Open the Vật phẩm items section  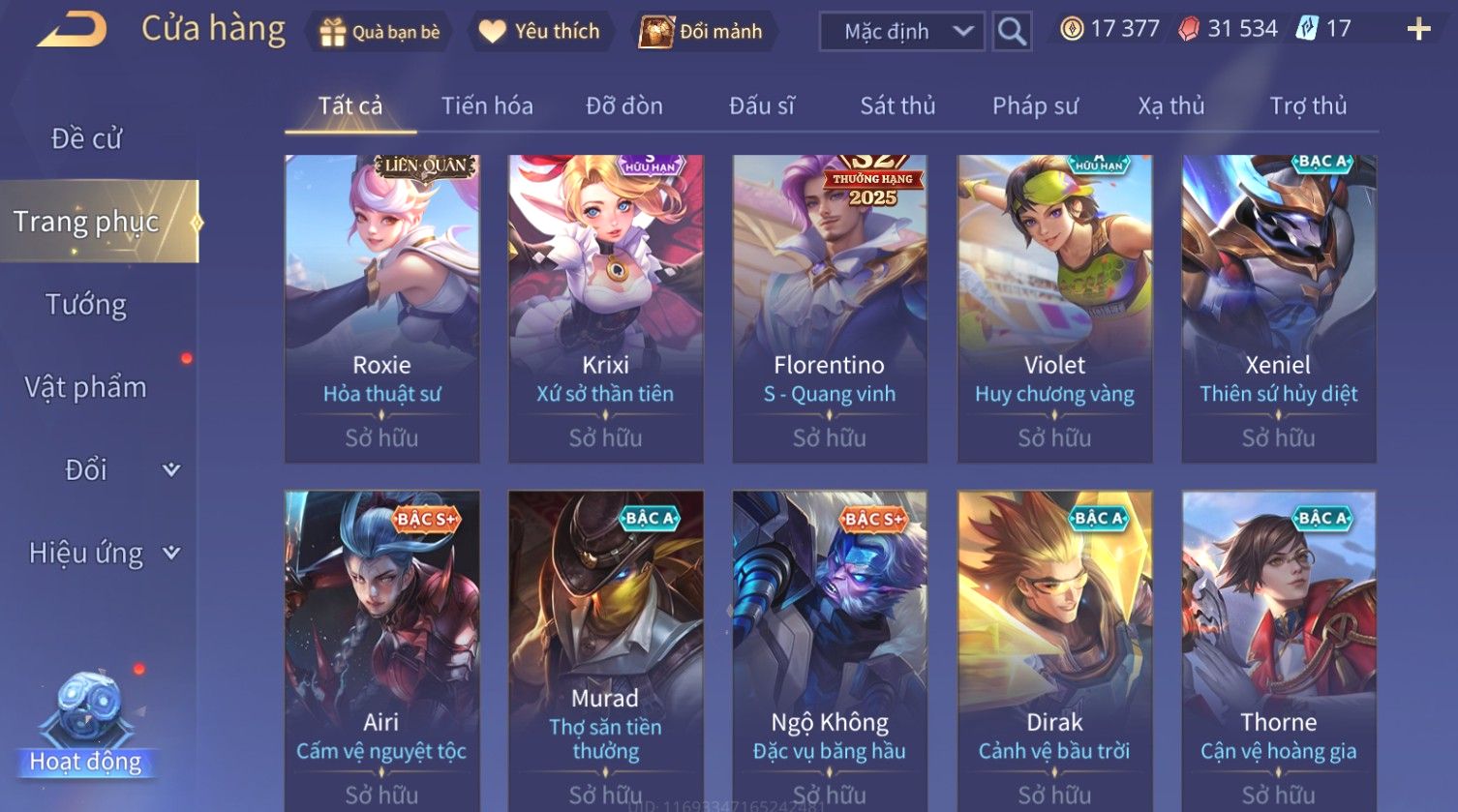(x=86, y=387)
